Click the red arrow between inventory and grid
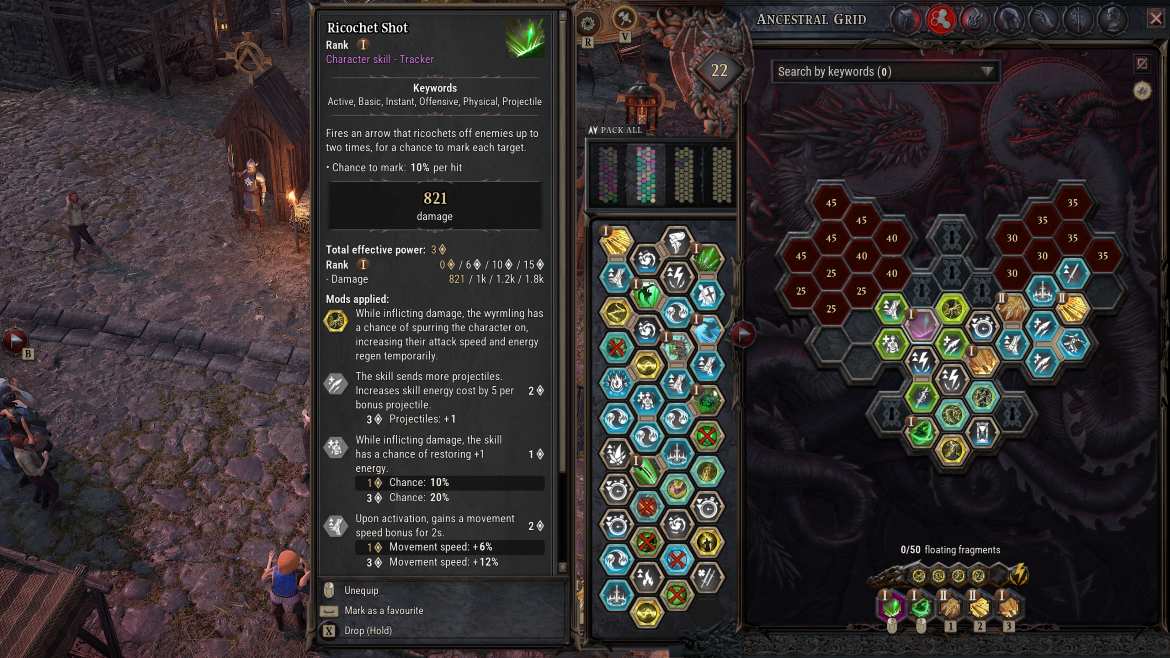The image size is (1170, 658). (x=743, y=333)
